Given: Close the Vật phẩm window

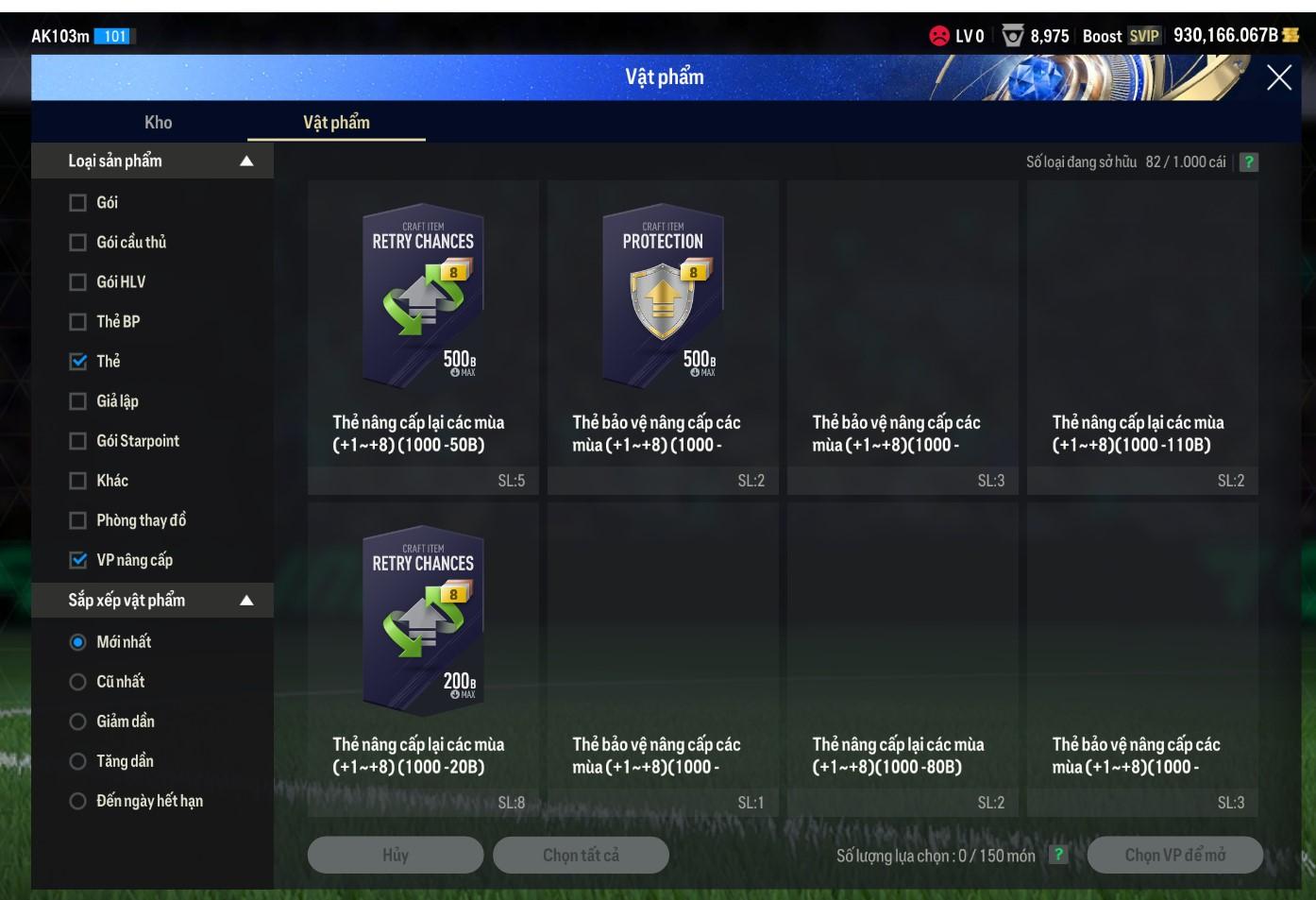Looking at the screenshot, I should click(x=1278, y=77).
